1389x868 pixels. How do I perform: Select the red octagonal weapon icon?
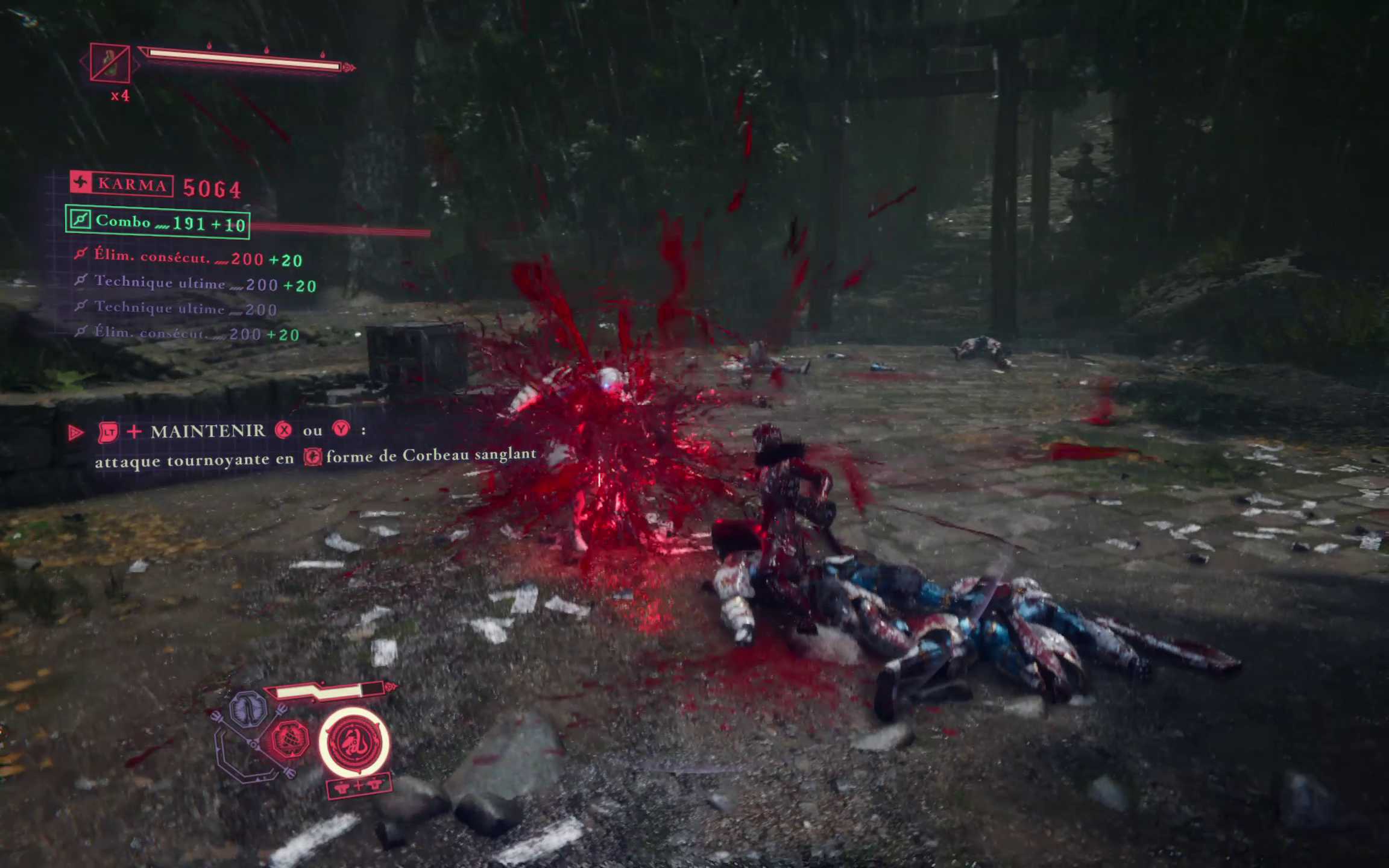tap(290, 738)
